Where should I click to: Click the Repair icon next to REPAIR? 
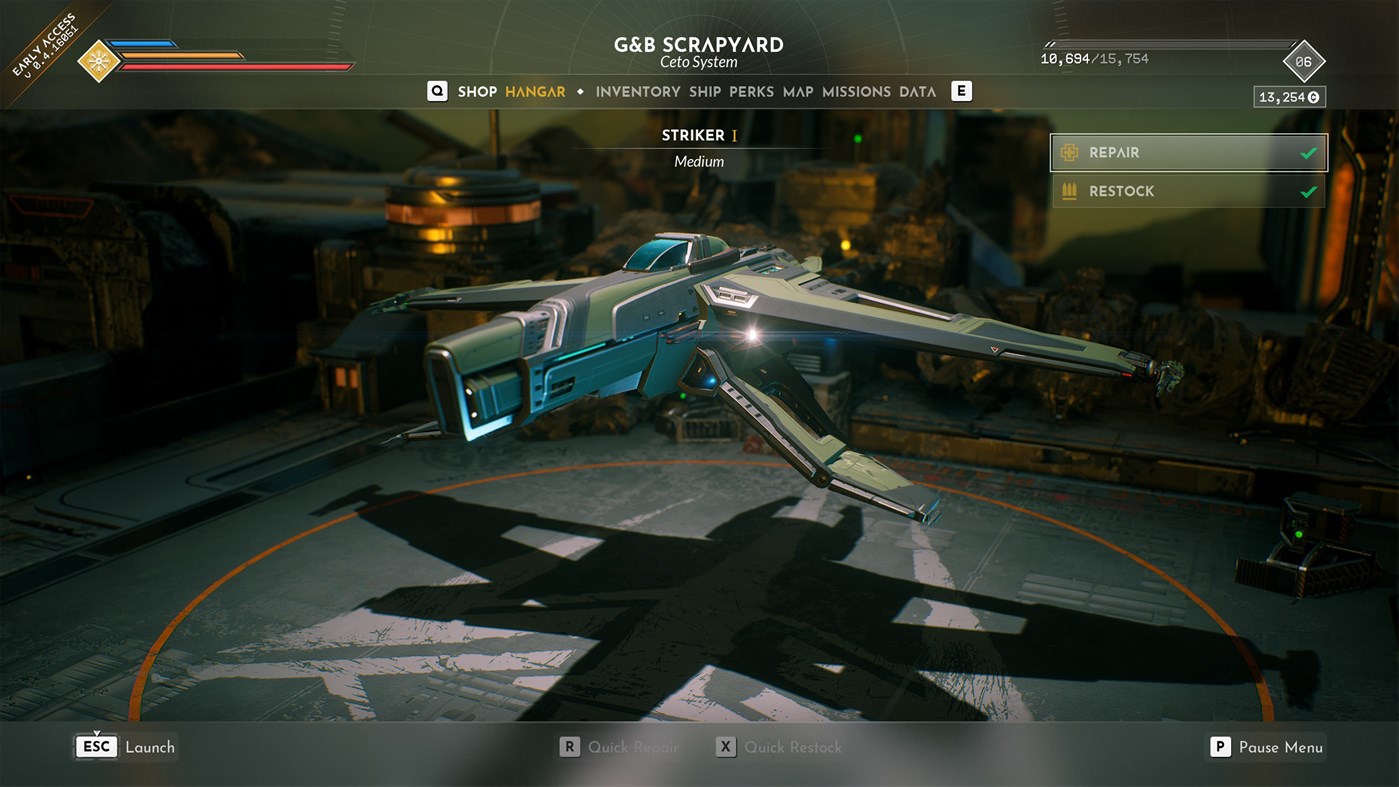1069,152
